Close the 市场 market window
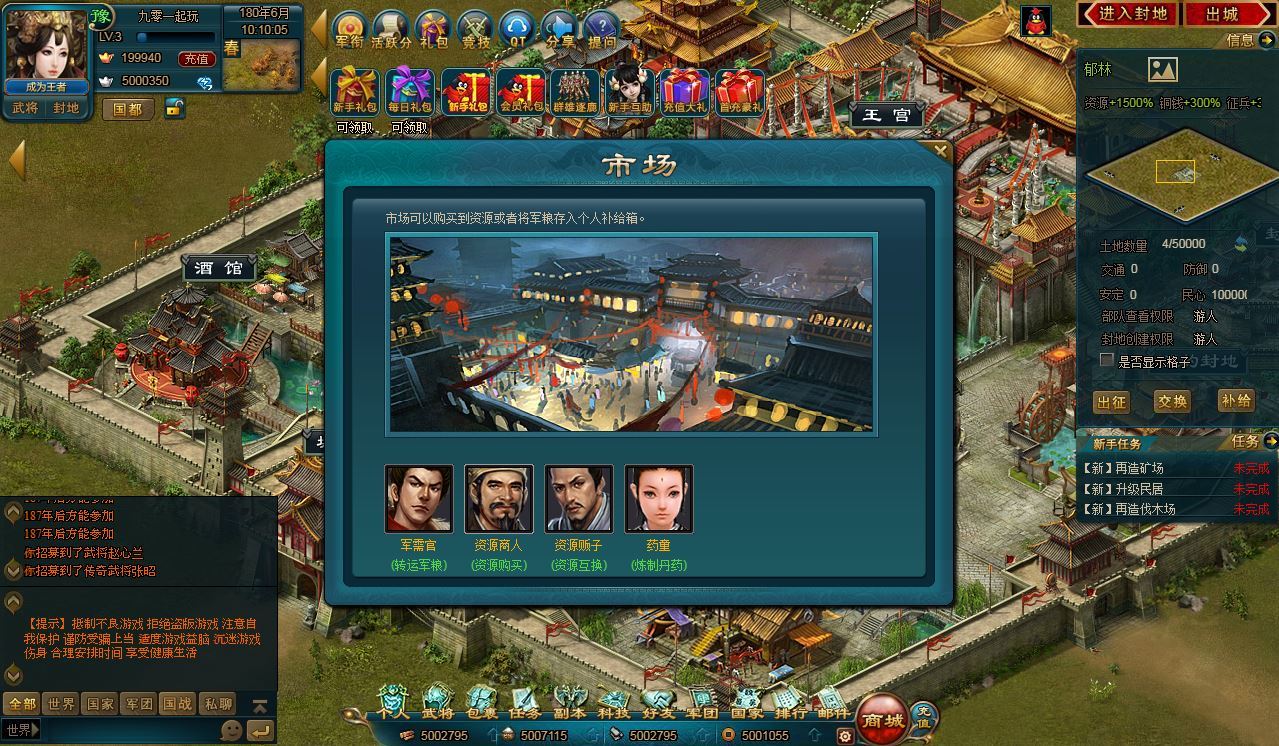Image resolution: width=1279 pixels, height=746 pixels. pyautogui.click(x=939, y=151)
